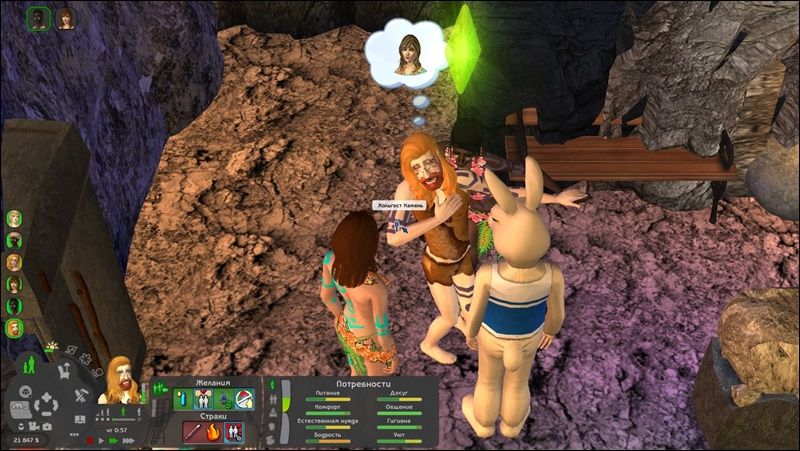Select the two-sims want icon
Viewport: 800px width, 451px height.
(x=202, y=399)
